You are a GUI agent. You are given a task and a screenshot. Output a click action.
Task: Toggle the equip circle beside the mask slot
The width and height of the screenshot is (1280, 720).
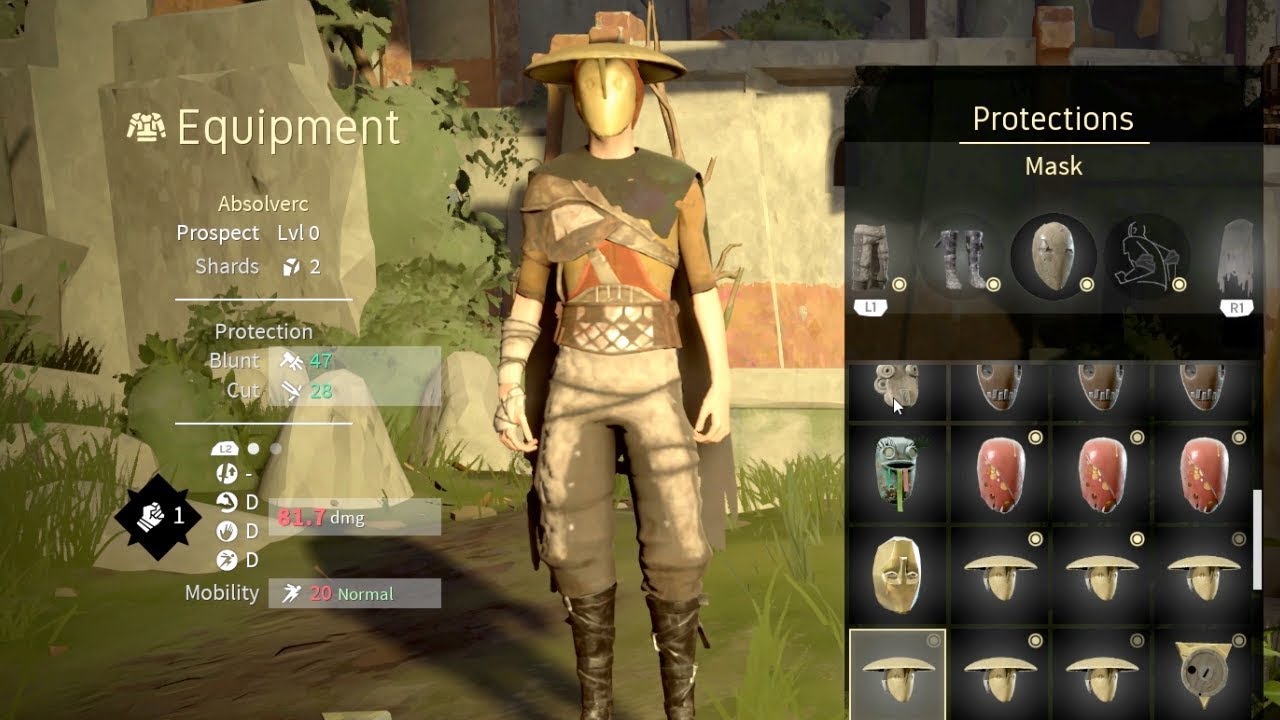[x=1086, y=283]
